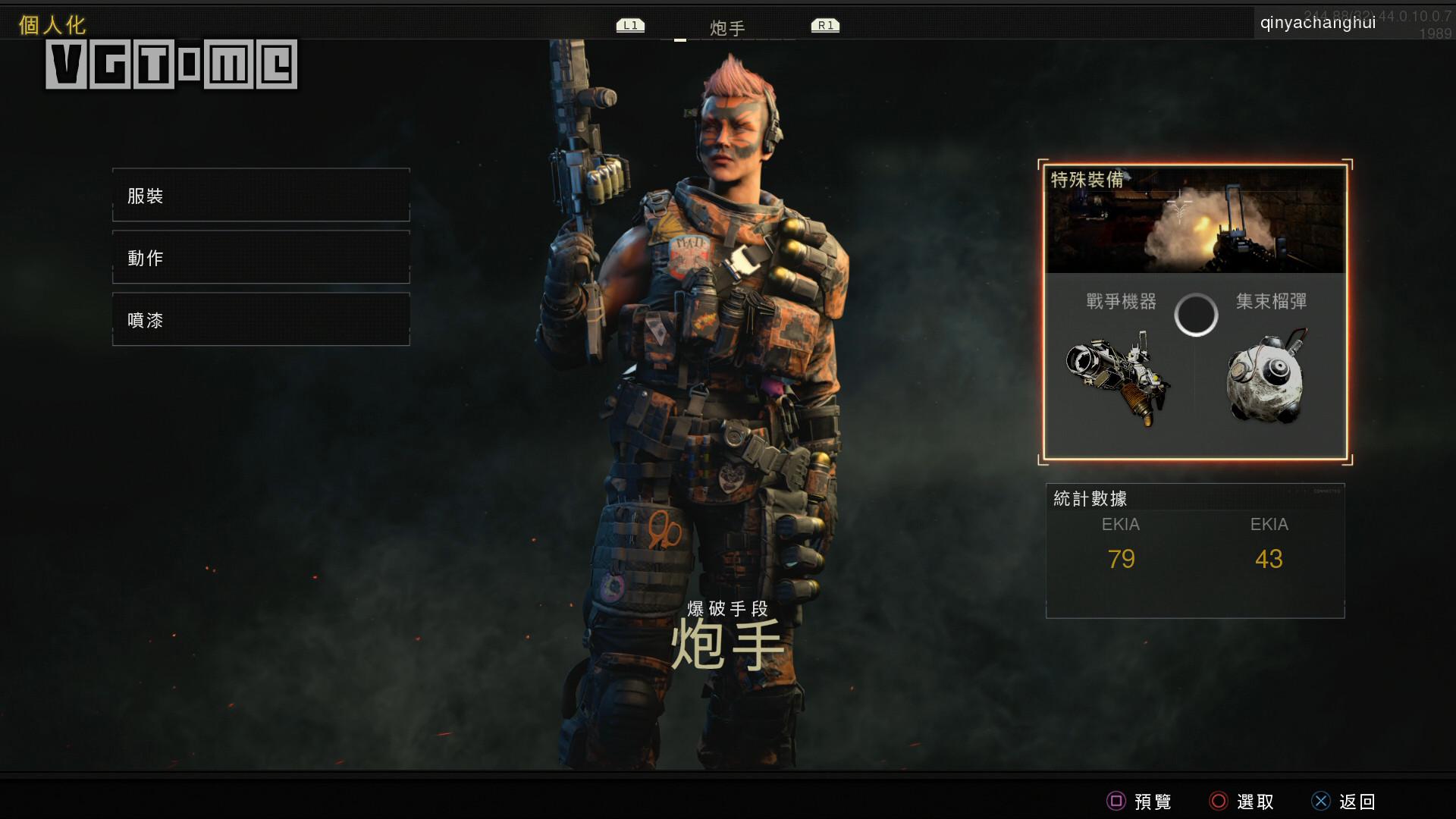Click the 特殊裝備 preview thumbnail
The height and width of the screenshot is (819, 1456).
[x=1195, y=221]
